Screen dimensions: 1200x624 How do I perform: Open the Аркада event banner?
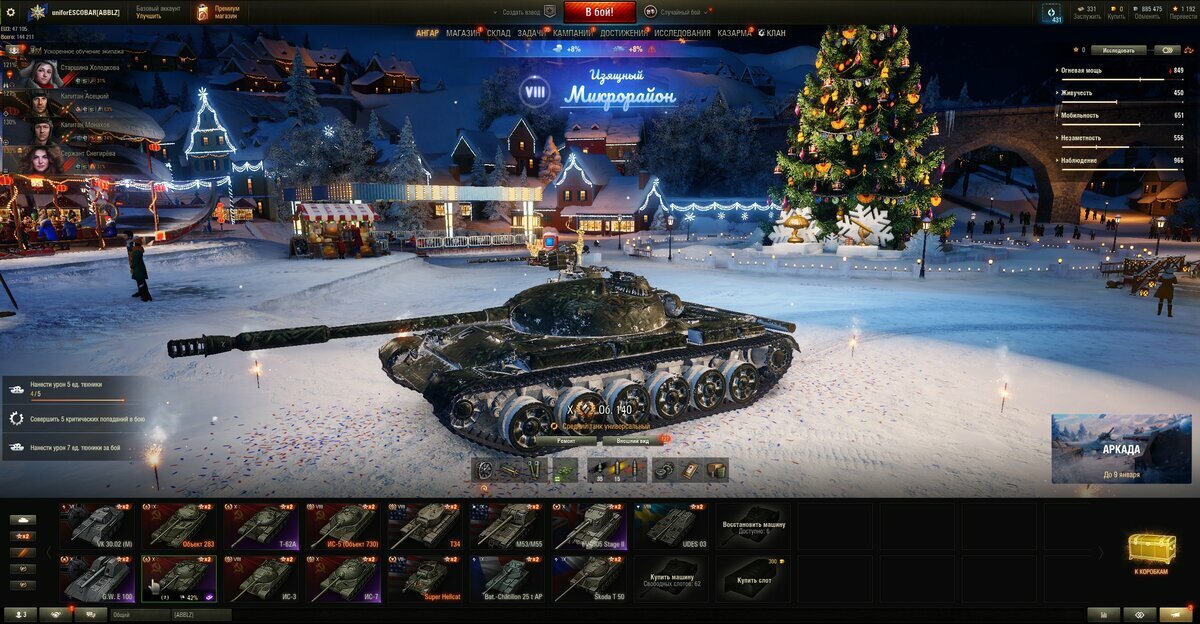click(1121, 449)
